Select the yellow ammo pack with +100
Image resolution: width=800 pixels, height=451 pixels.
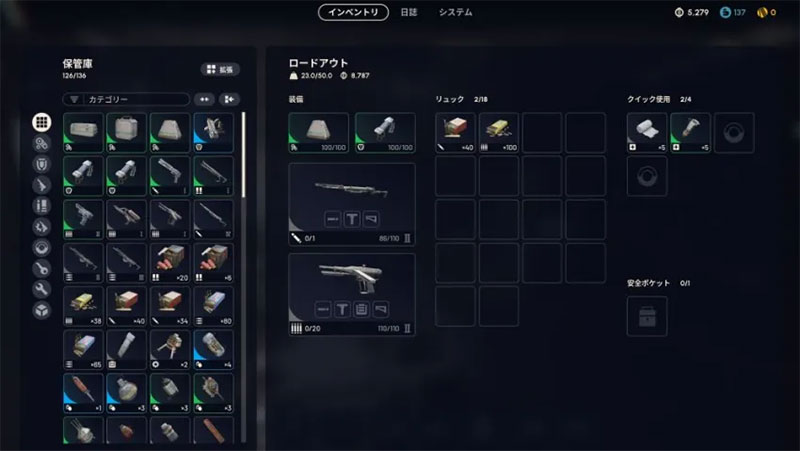pyautogui.click(x=498, y=133)
